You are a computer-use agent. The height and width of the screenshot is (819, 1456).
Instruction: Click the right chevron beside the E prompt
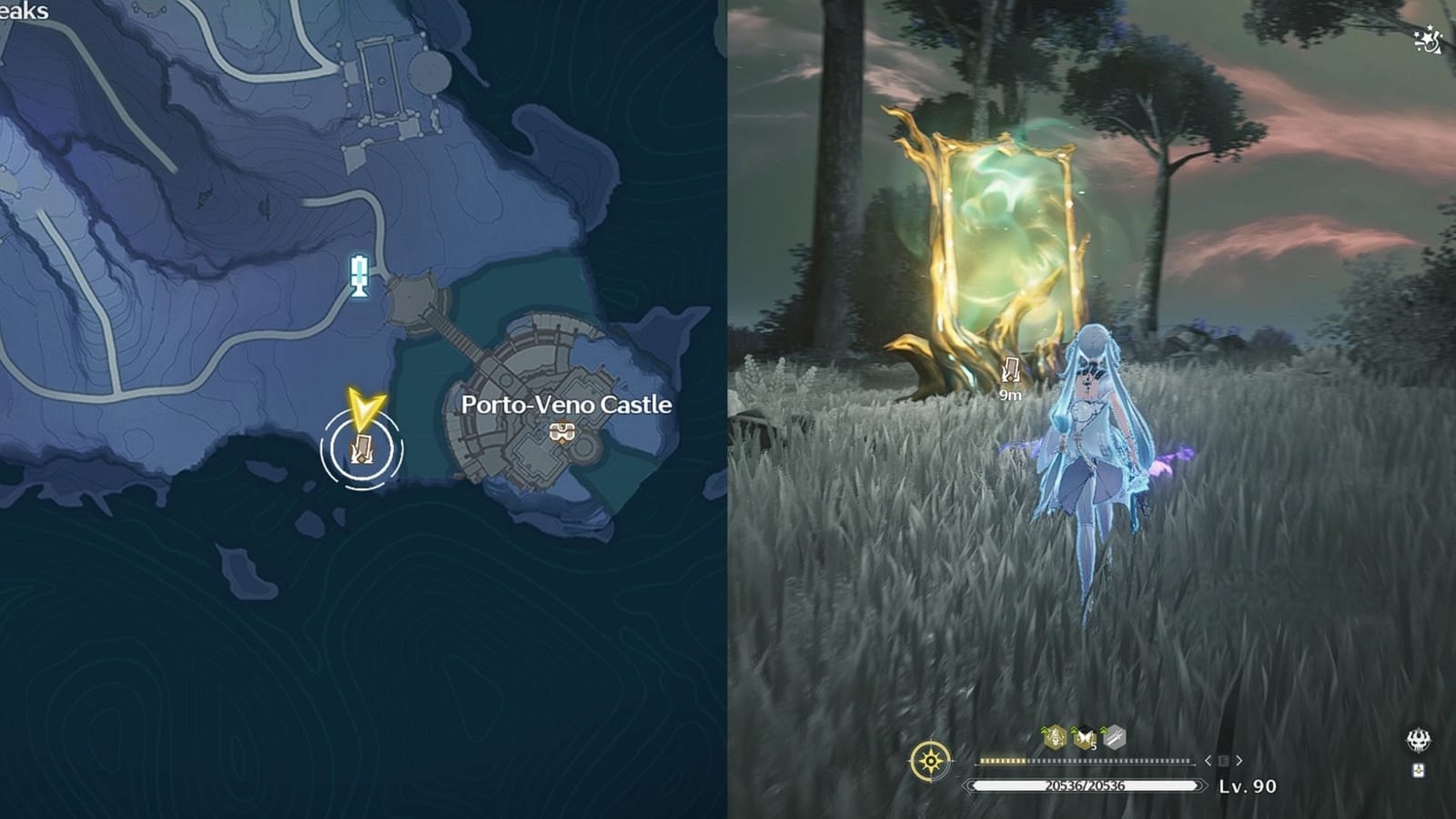coord(1239,761)
